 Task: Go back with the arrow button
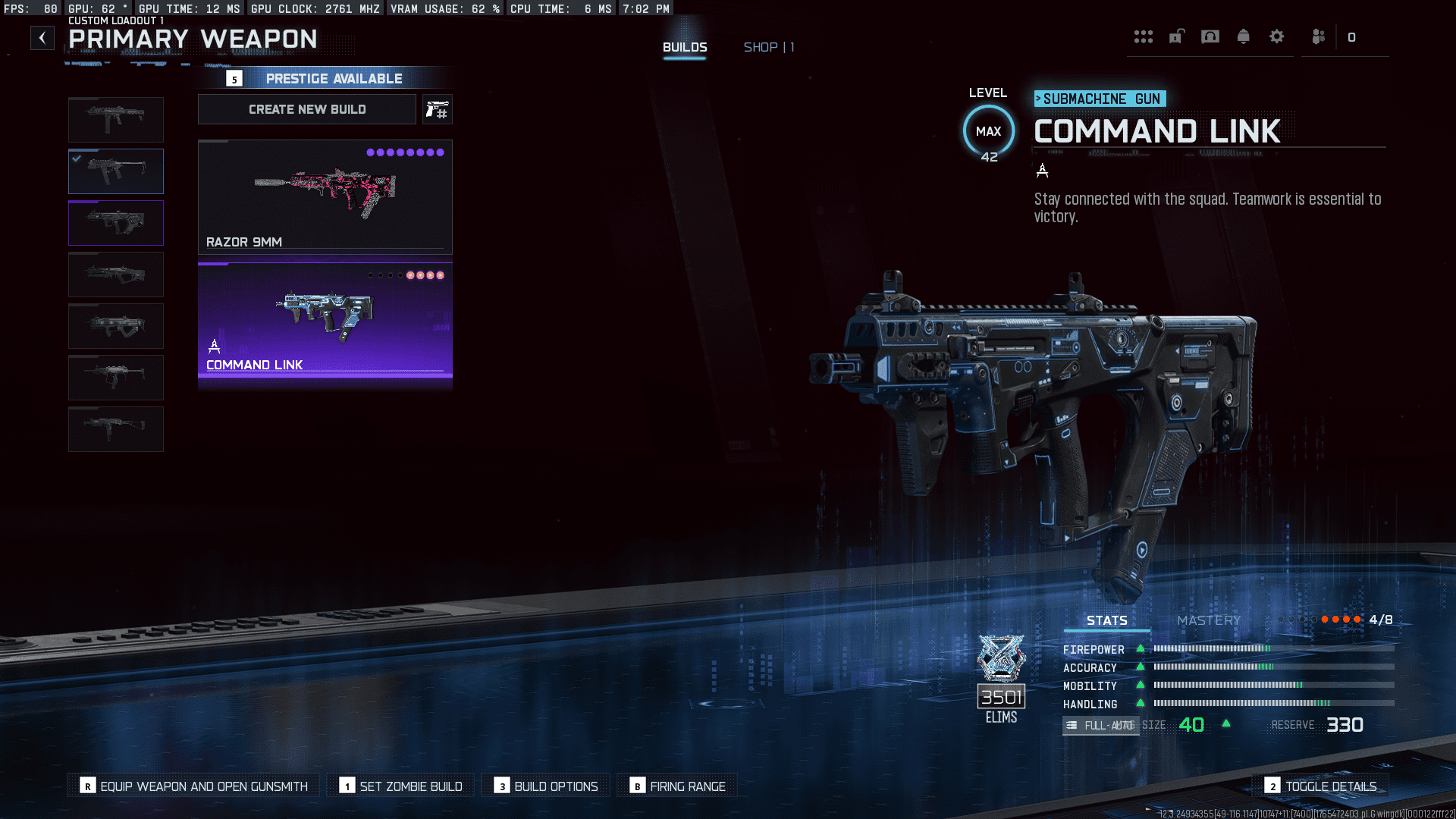42,38
